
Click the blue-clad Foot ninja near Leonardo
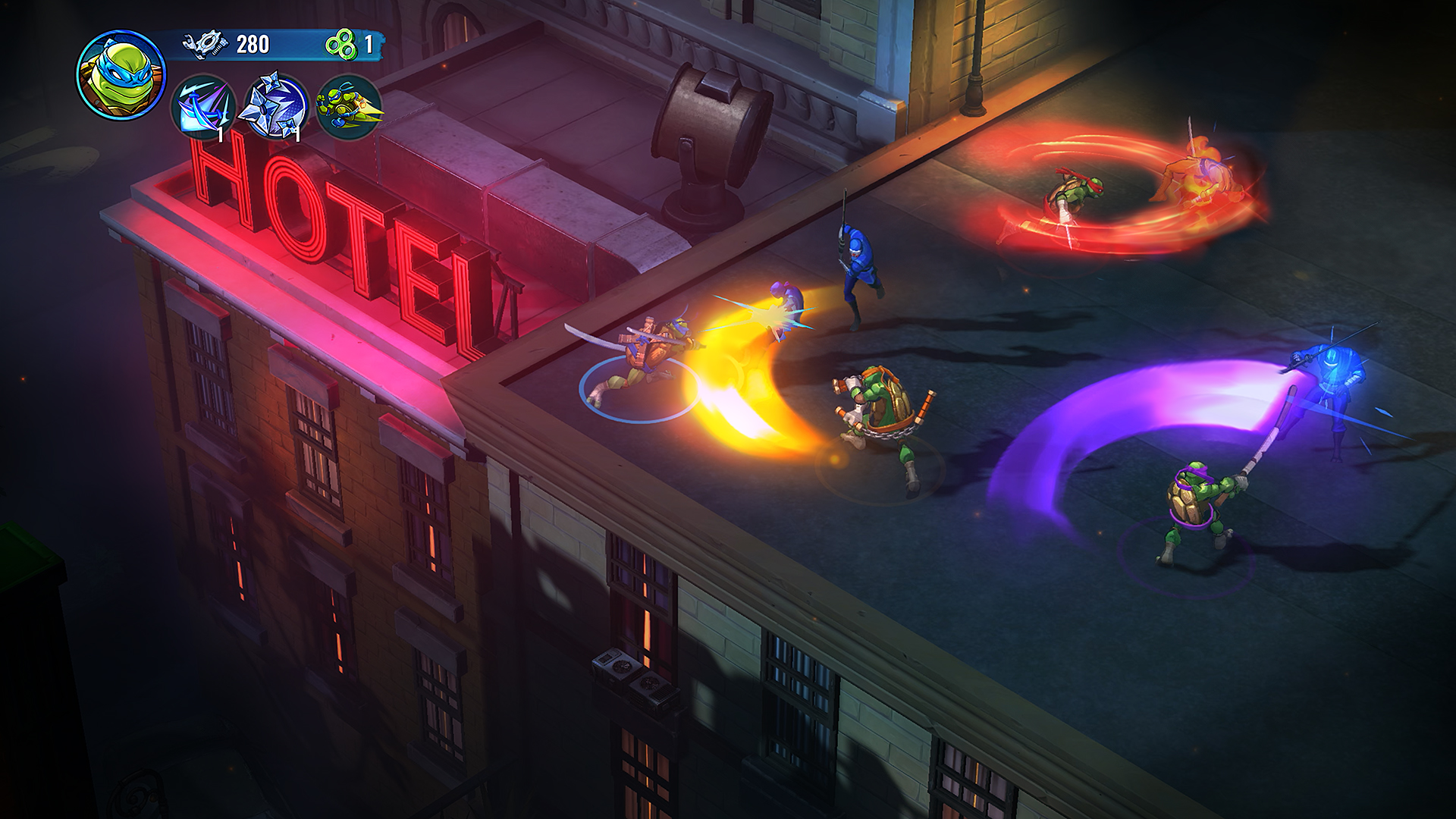pos(857,265)
